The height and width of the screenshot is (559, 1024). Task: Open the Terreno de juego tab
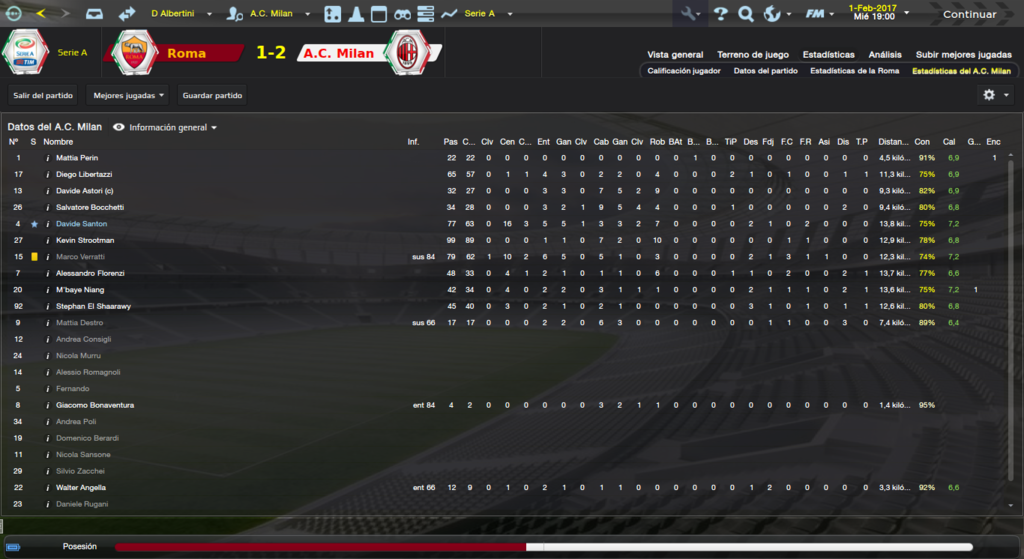pos(752,54)
